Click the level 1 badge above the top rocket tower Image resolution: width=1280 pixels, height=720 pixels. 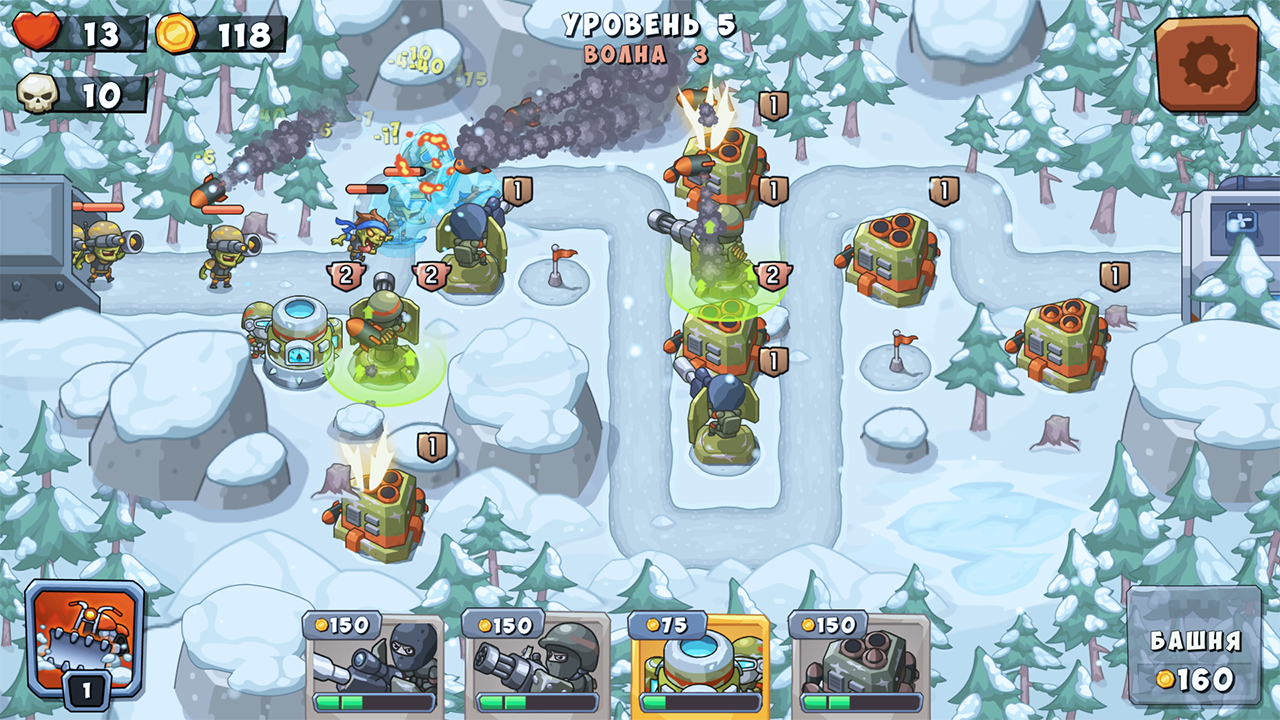point(772,102)
